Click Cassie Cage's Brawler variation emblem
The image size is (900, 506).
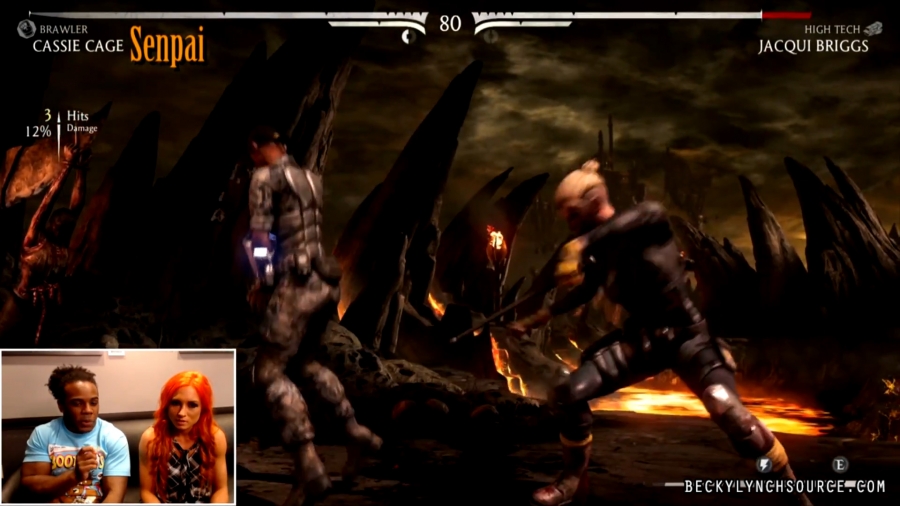tap(26, 29)
